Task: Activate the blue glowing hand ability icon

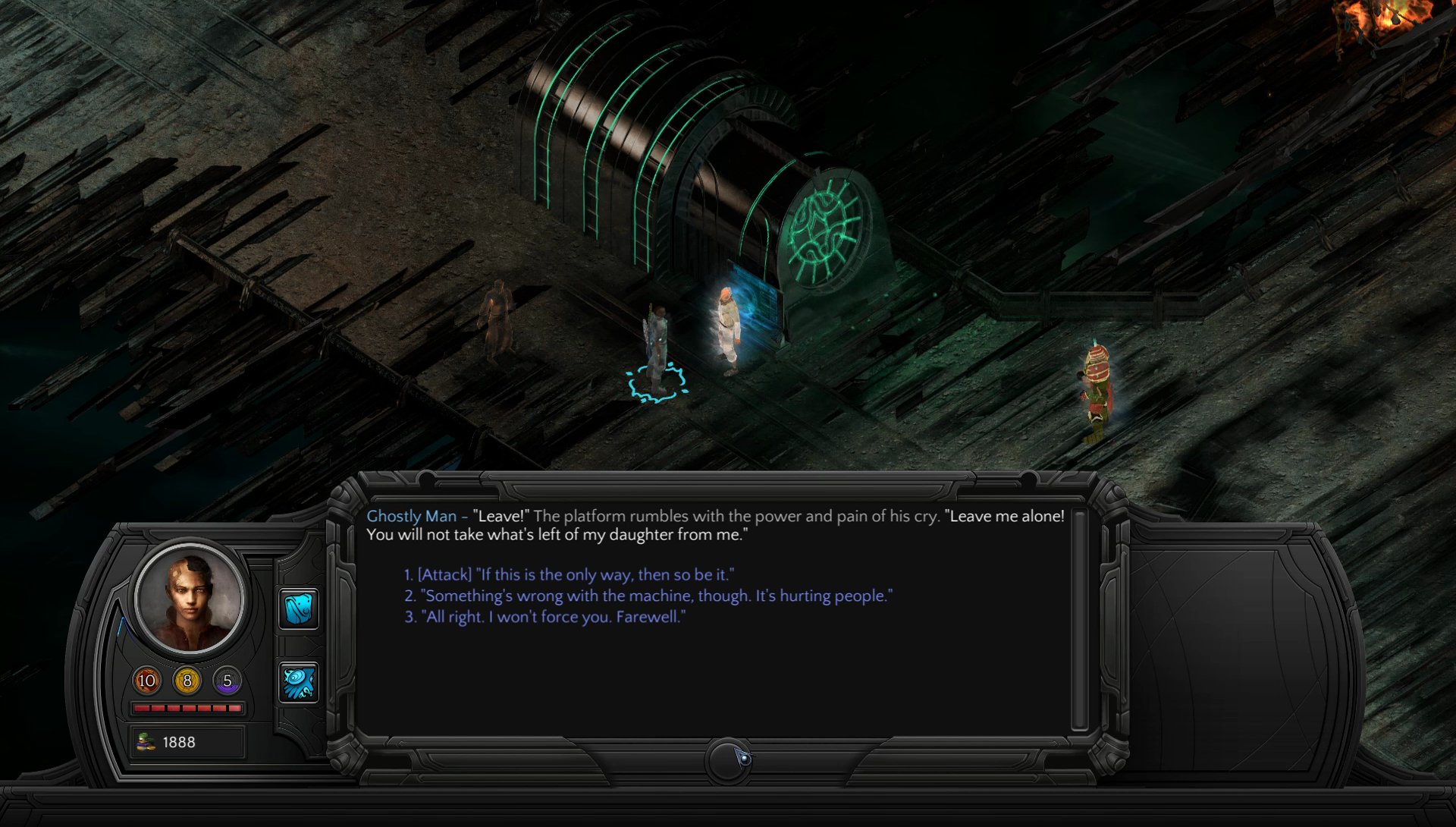Action: (299, 682)
